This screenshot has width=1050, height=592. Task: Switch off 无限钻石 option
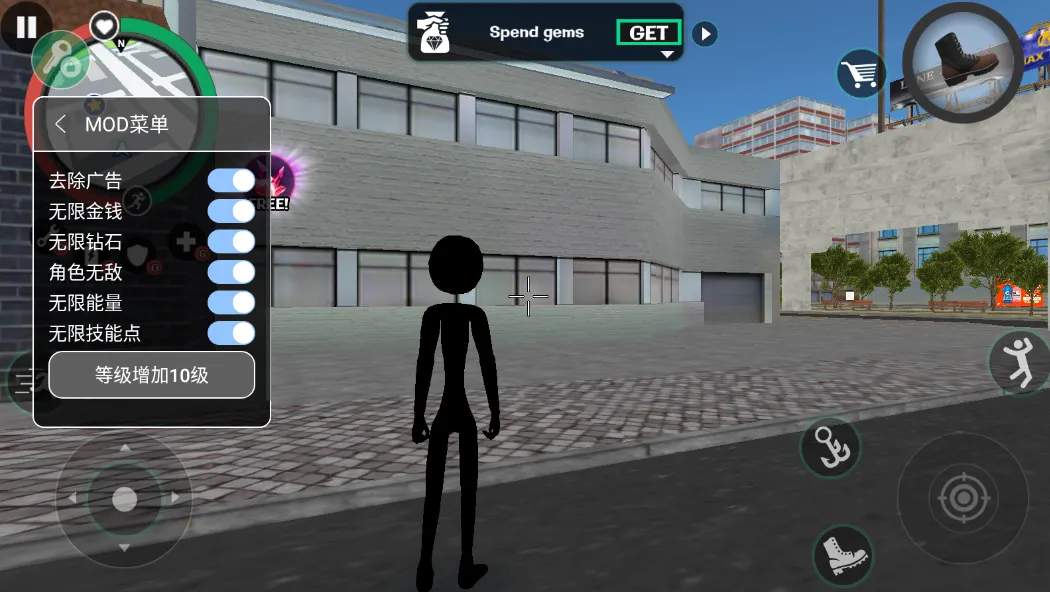pyautogui.click(x=231, y=241)
